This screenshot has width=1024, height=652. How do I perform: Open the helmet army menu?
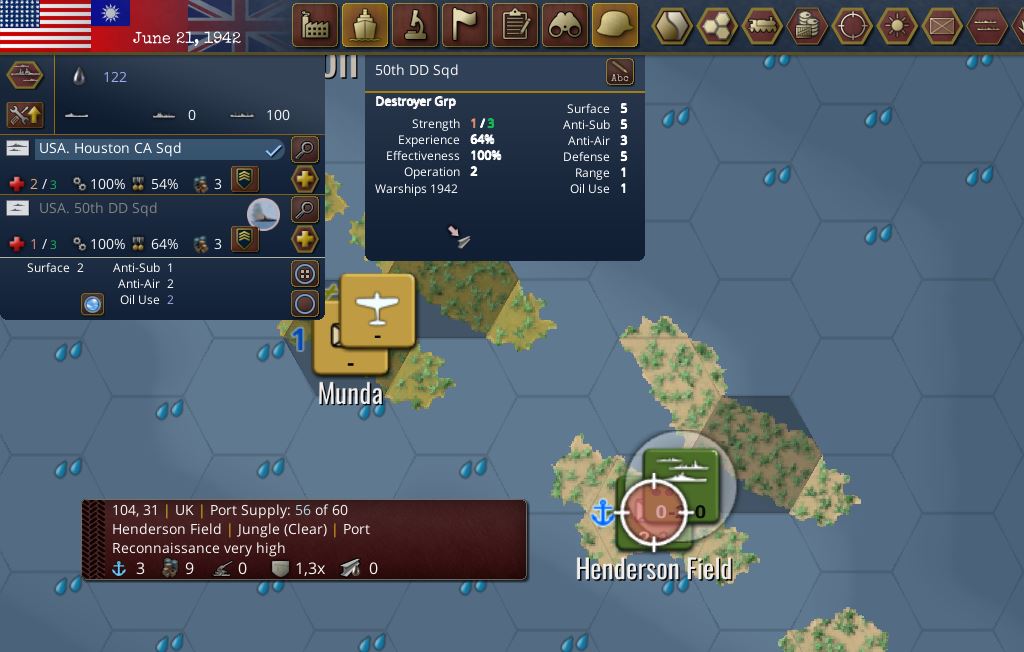615,25
